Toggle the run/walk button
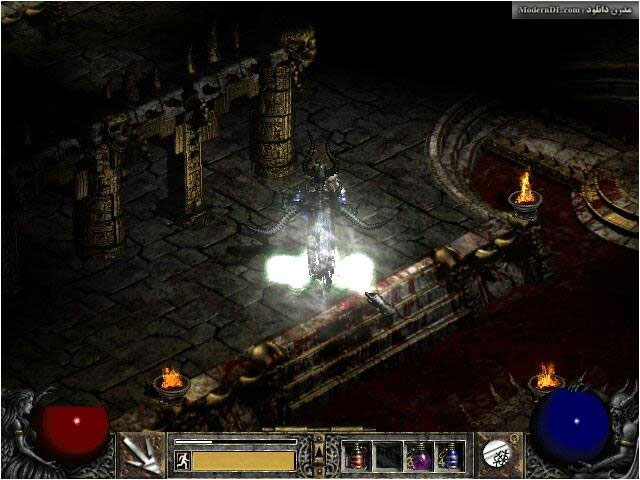The width and height of the screenshot is (640, 480). 182,460
